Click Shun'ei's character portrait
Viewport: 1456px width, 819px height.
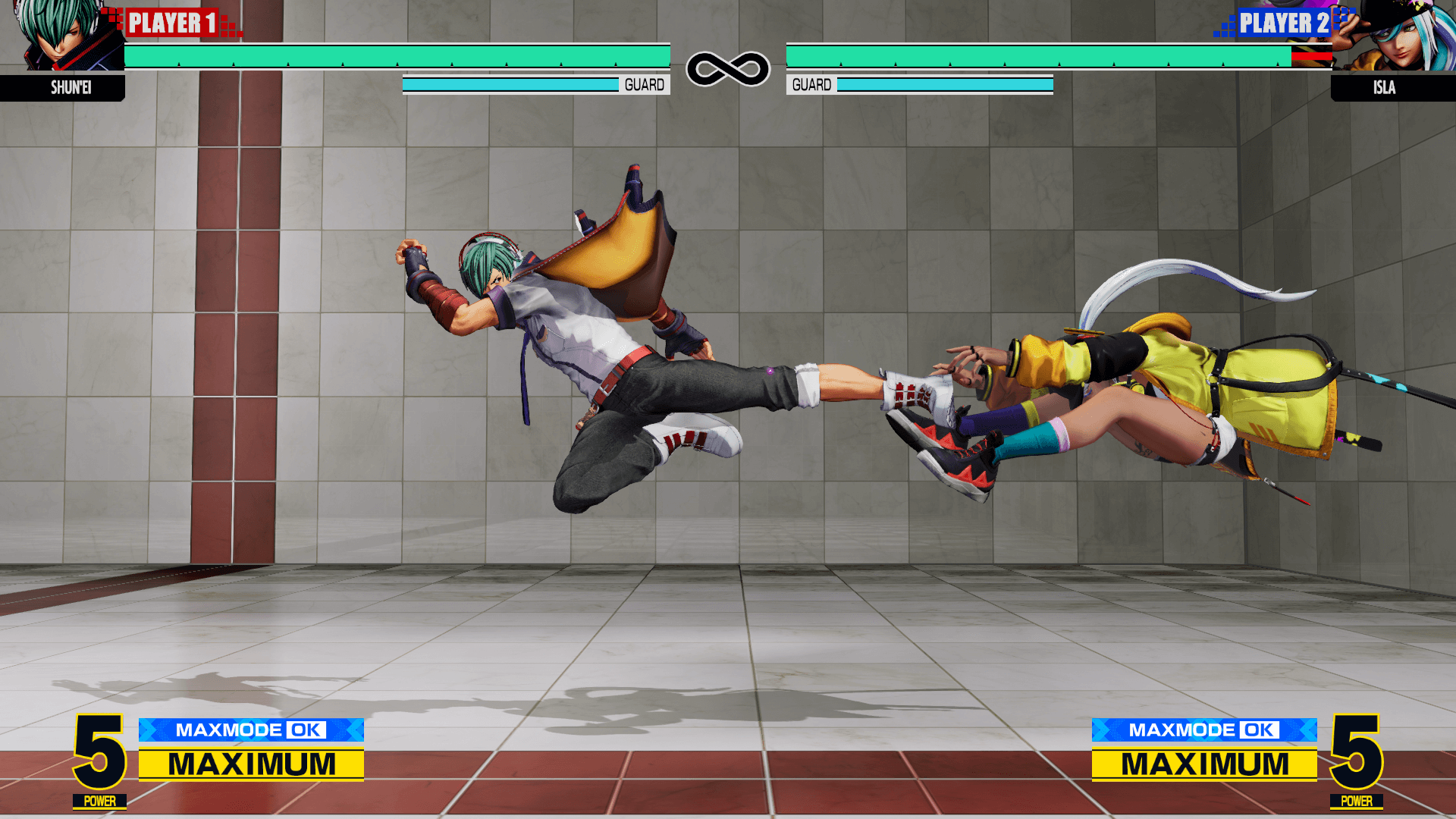pos(62,36)
